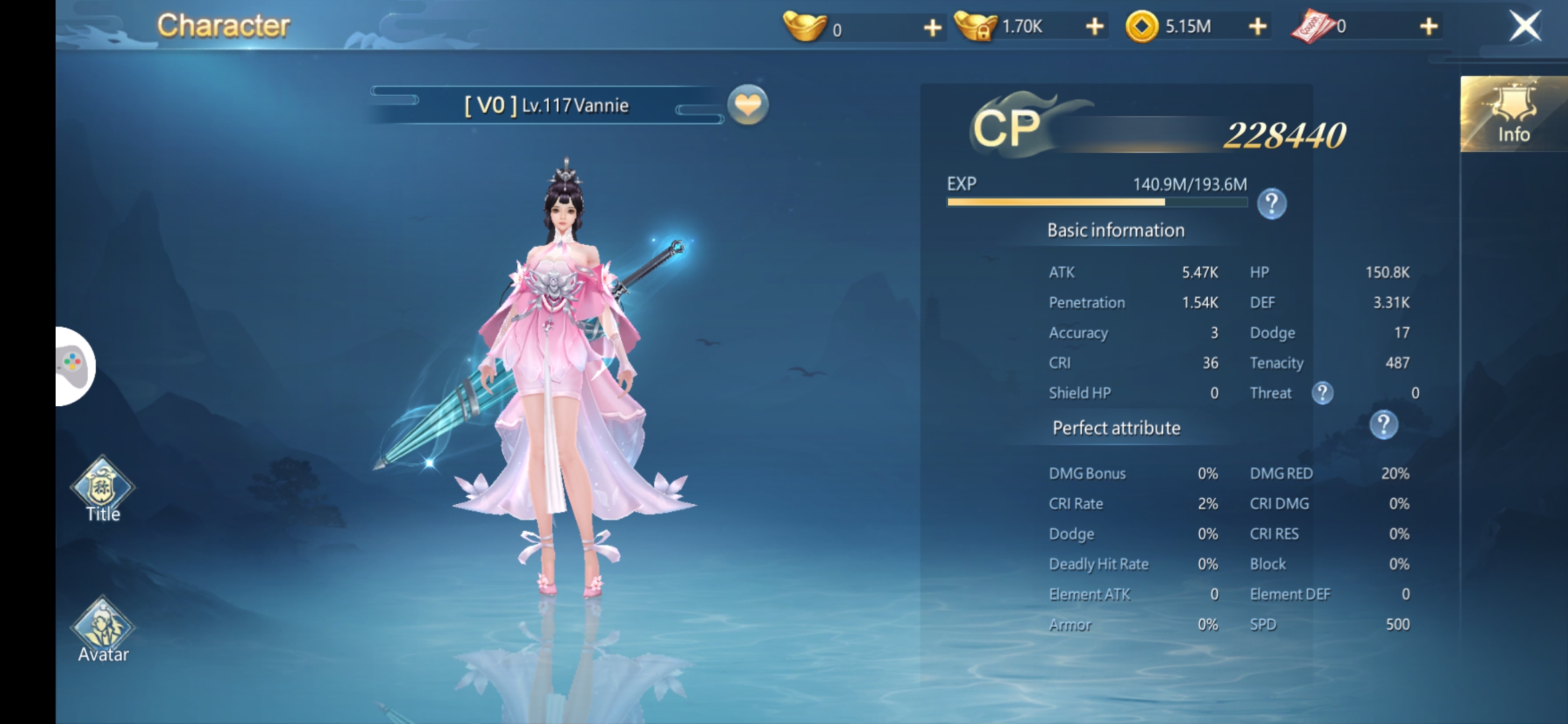Add more gold ingots with plus button
This screenshot has width=1568, height=724.
932,27
